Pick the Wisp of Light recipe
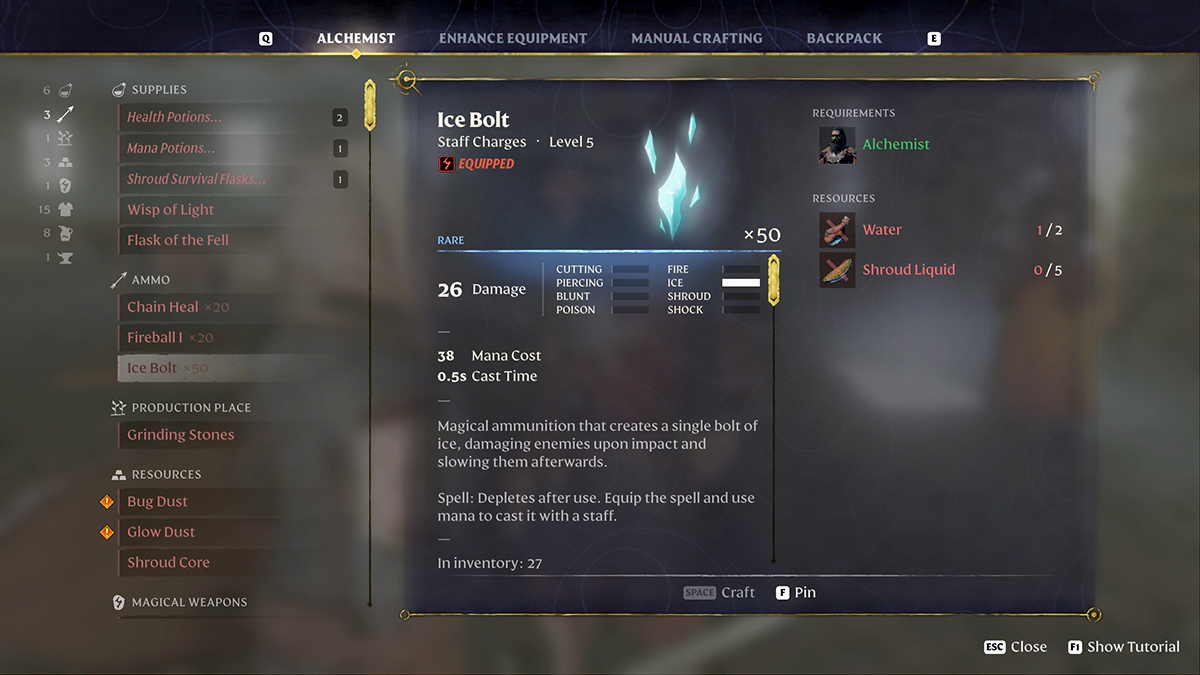Screen dimensions: 1200x675 click(171, 210)
